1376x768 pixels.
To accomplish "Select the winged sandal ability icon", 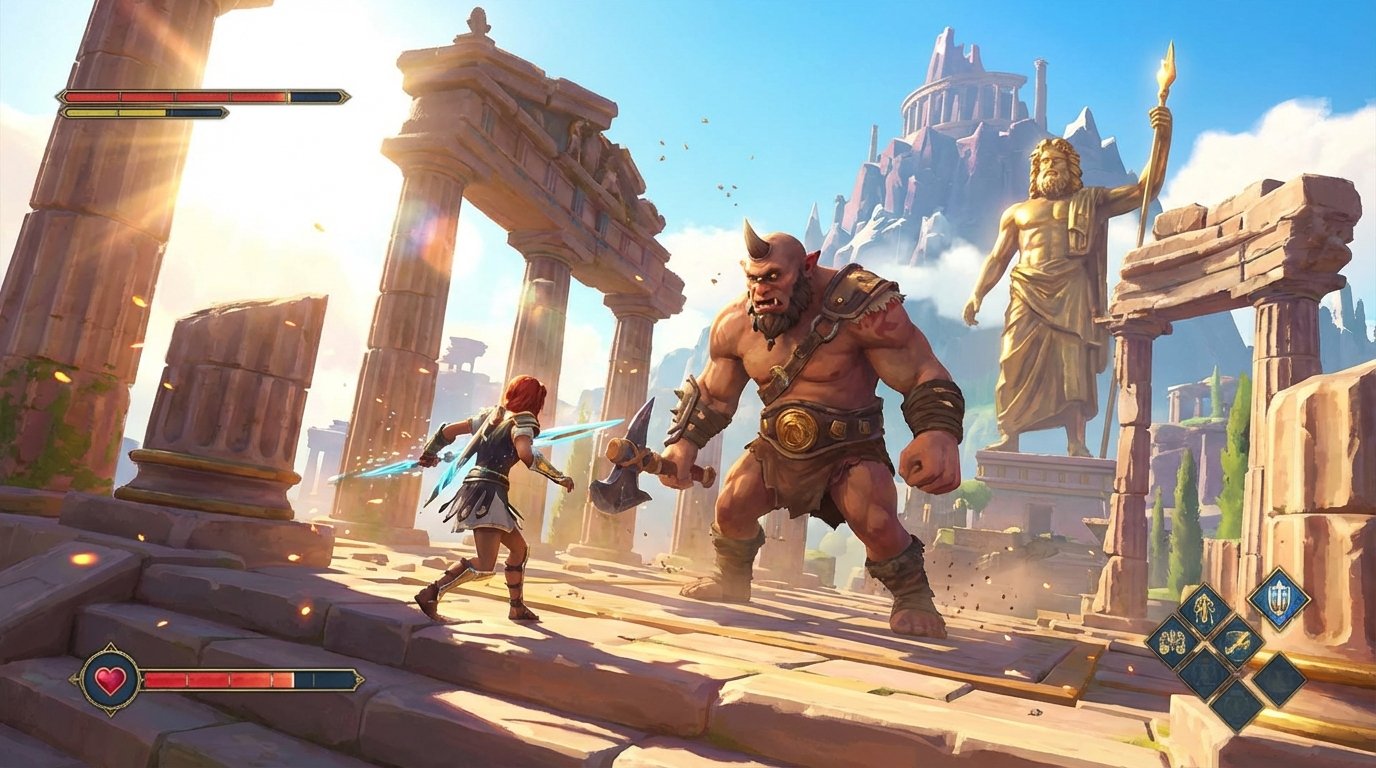I will coord(1204,606).
